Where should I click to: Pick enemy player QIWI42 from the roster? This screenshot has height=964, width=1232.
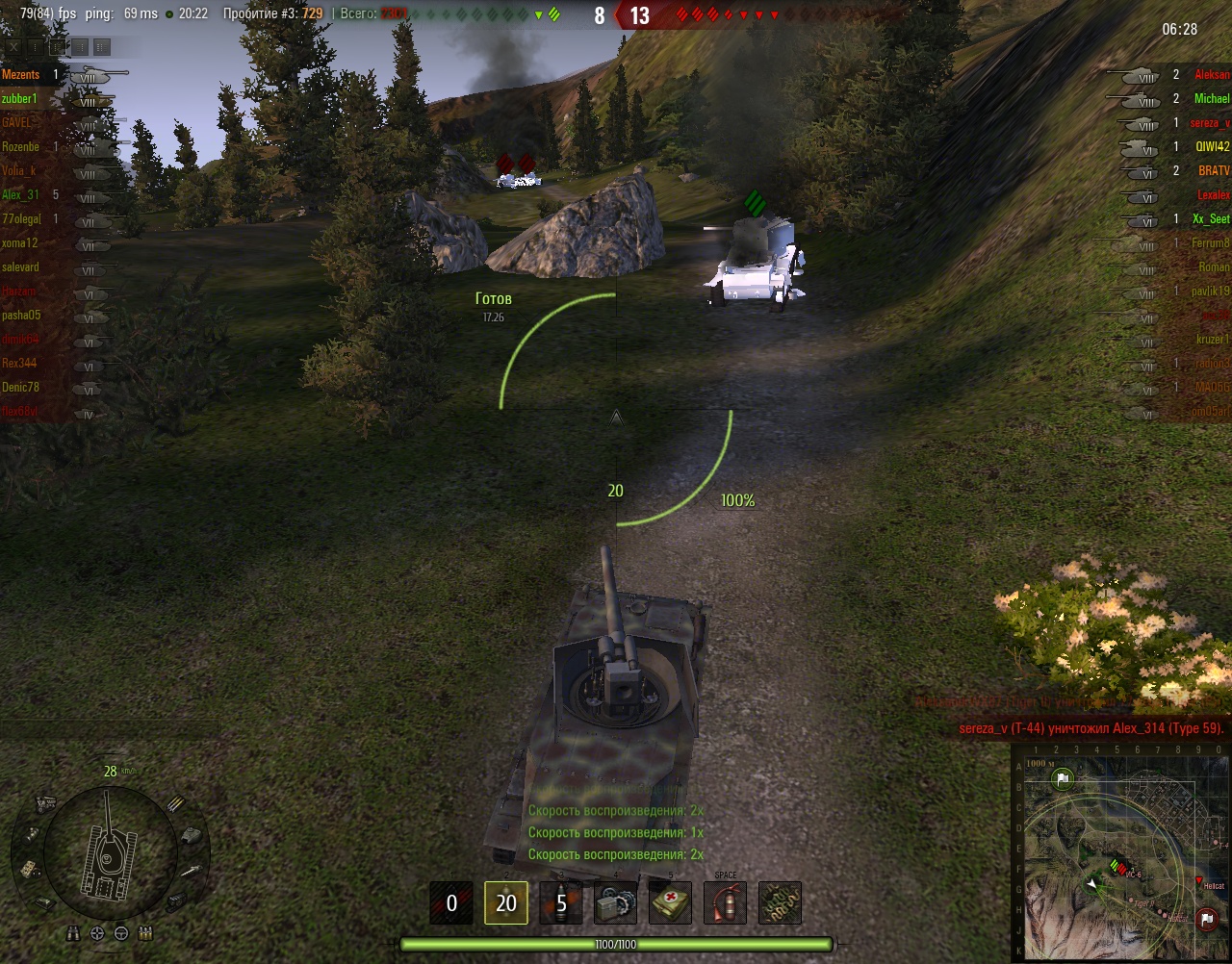[x=1213, y=147]
